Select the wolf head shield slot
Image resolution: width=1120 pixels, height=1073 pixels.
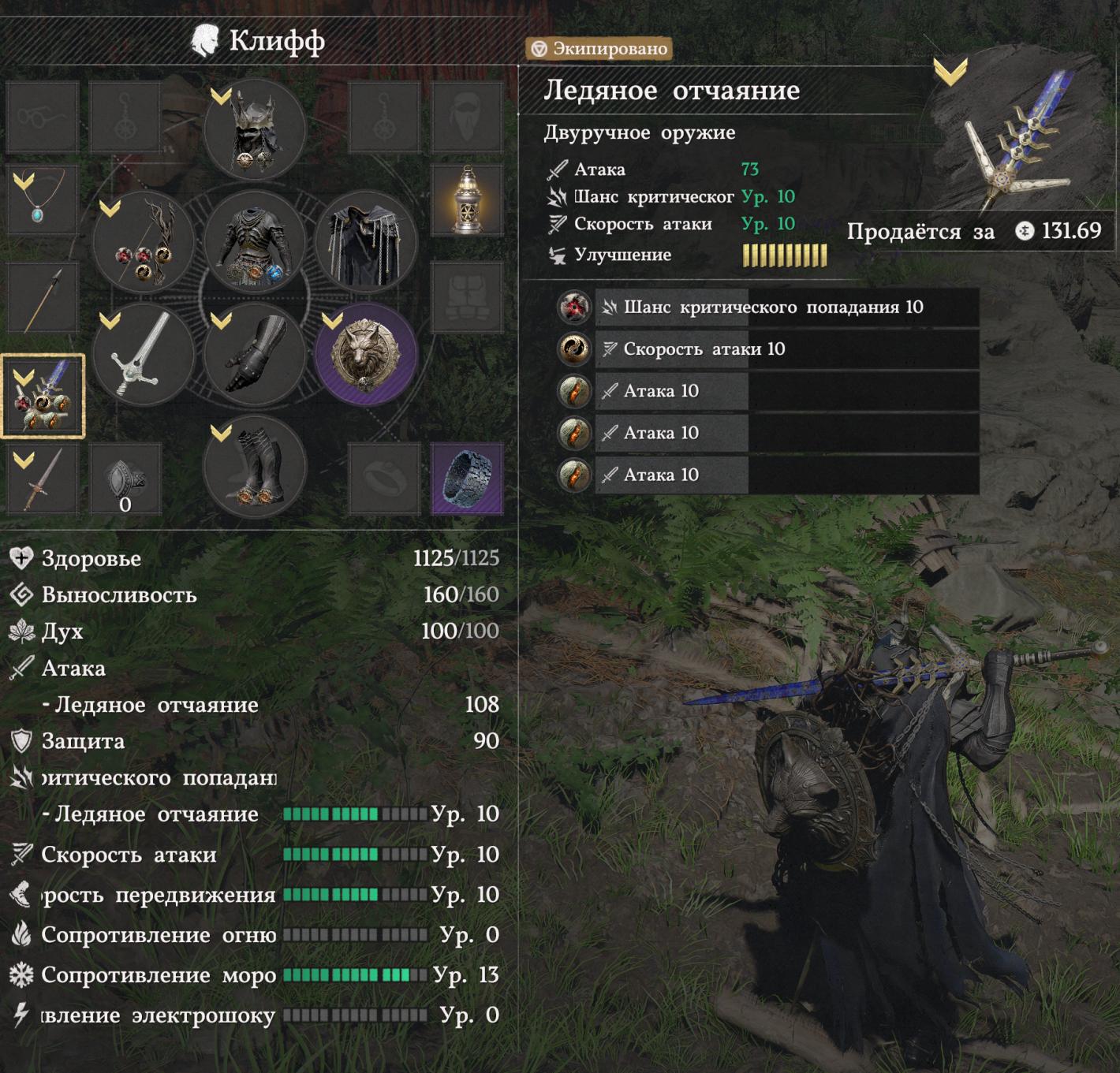coord(366,355)
